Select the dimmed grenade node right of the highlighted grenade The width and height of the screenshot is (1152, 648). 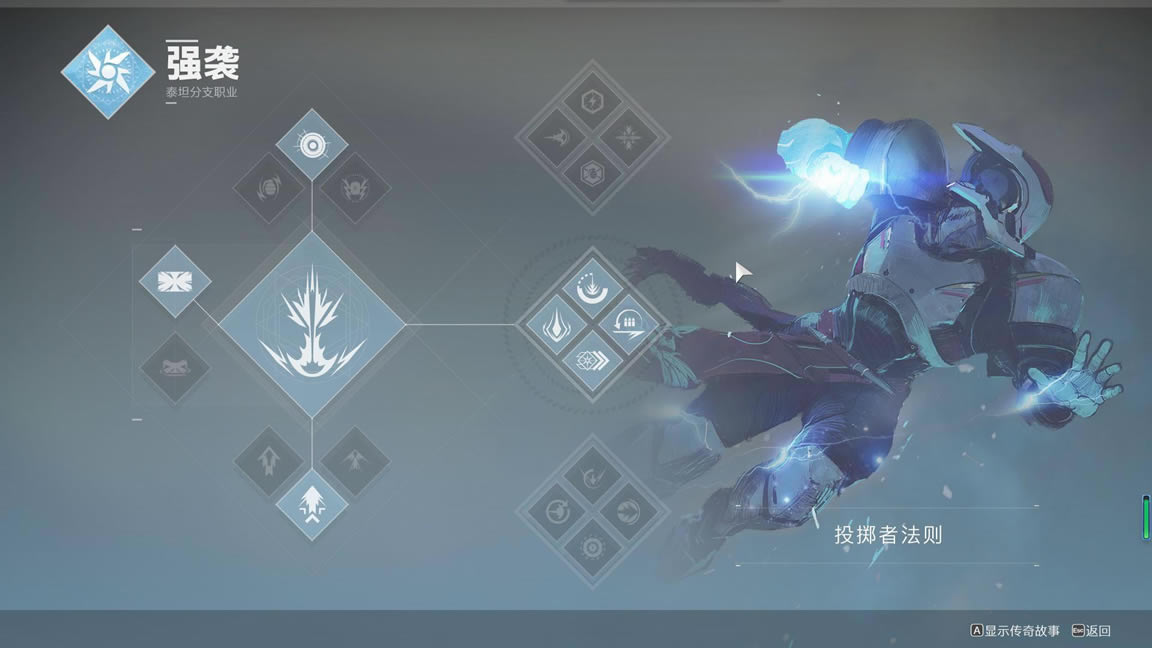pyautogui.click(x=354, y=188)
